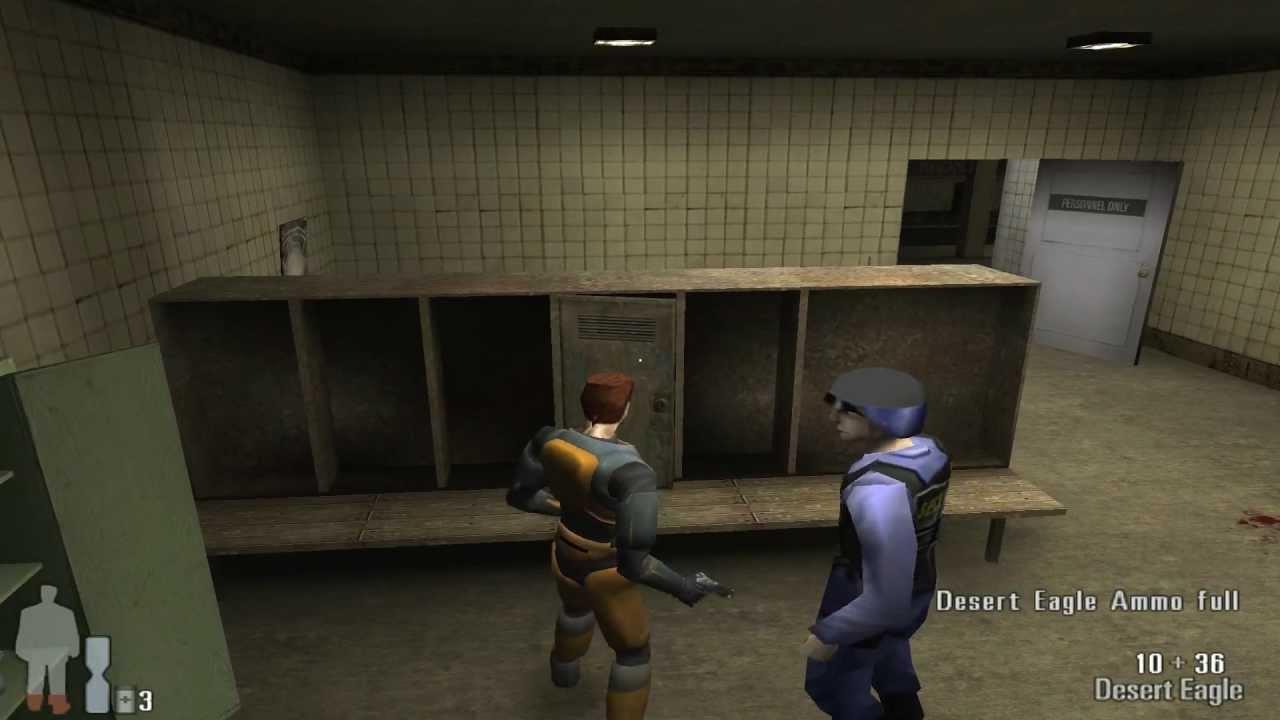Click the crosshair dot at screen center
Viewport: 1280px width, 720px height.
pyautogui.click(x=640, y=358)
